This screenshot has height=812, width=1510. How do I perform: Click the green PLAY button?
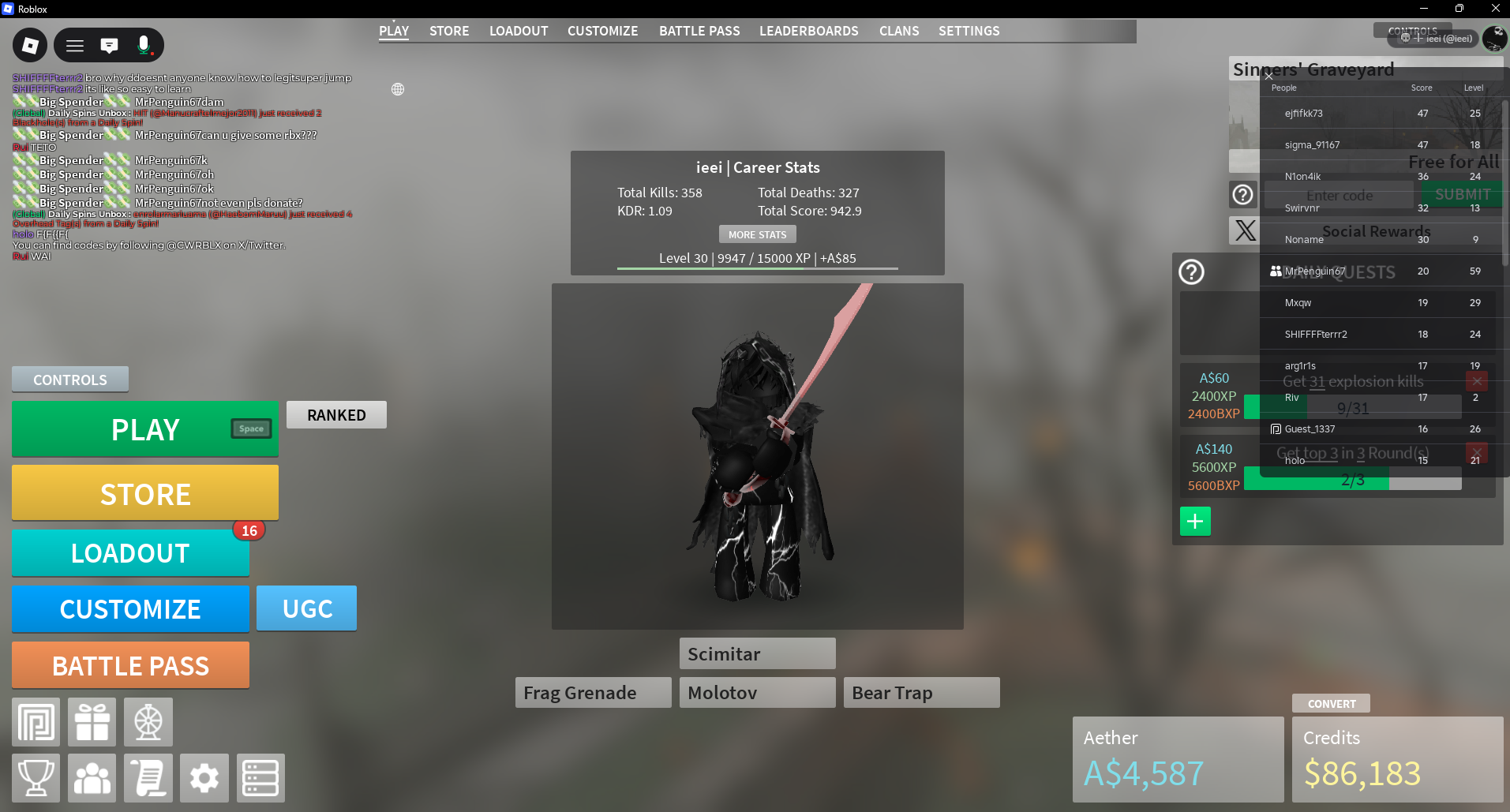[145, 429]
